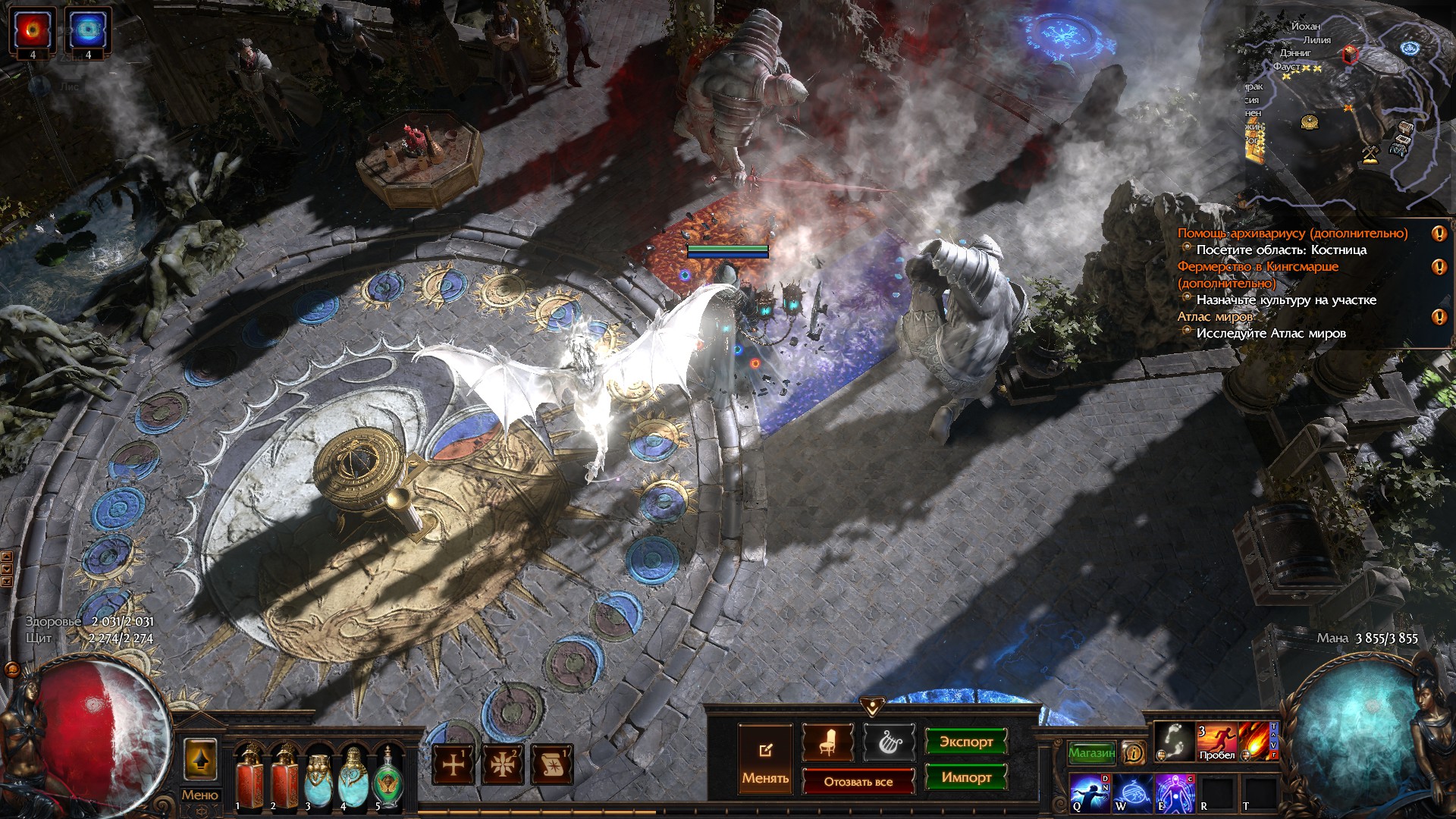Activate the fireball skill icon
Image resolution: width=1456 pixels, height=819 pixels.
(1257, 741)
